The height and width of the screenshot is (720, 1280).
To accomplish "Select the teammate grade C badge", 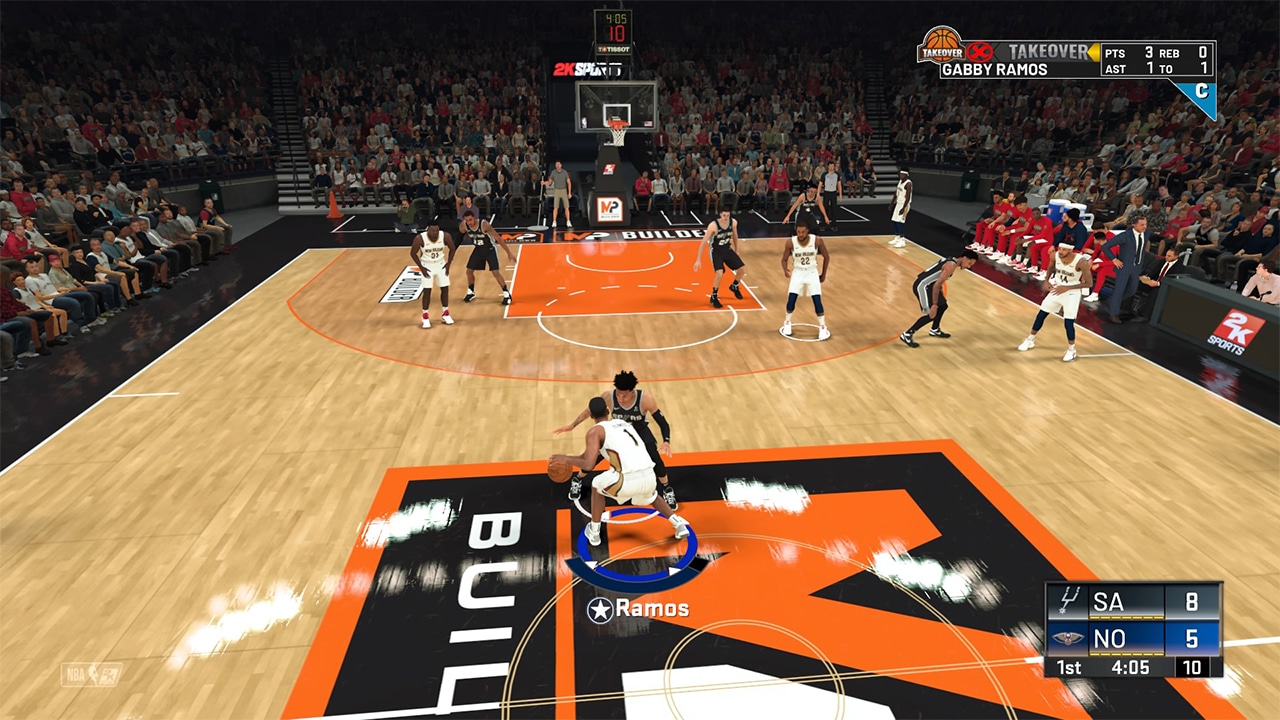I will pyautogui.click(x=1198, y=93).
